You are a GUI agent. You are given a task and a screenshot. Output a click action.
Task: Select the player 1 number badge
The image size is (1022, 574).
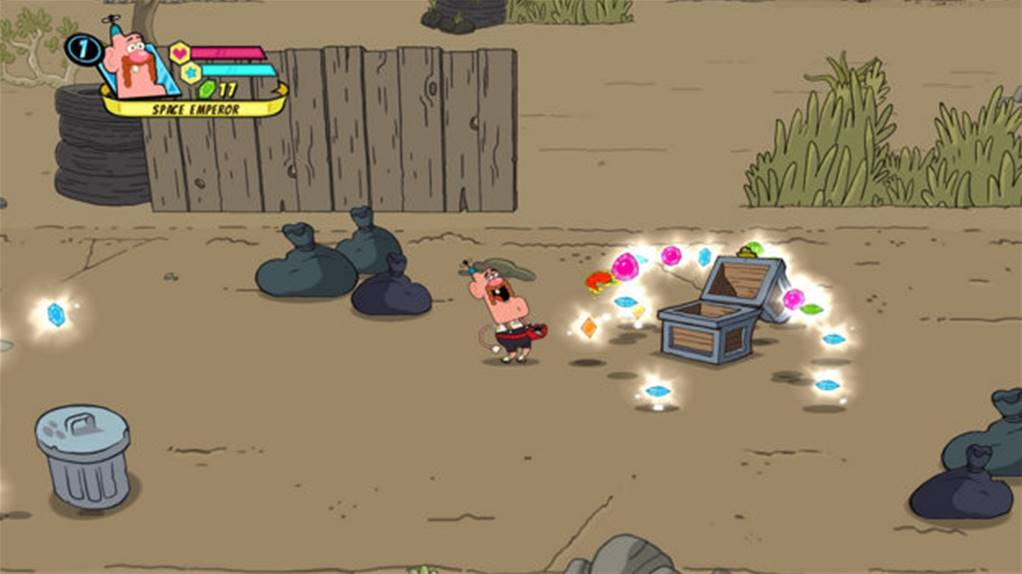tap(82, 48)
